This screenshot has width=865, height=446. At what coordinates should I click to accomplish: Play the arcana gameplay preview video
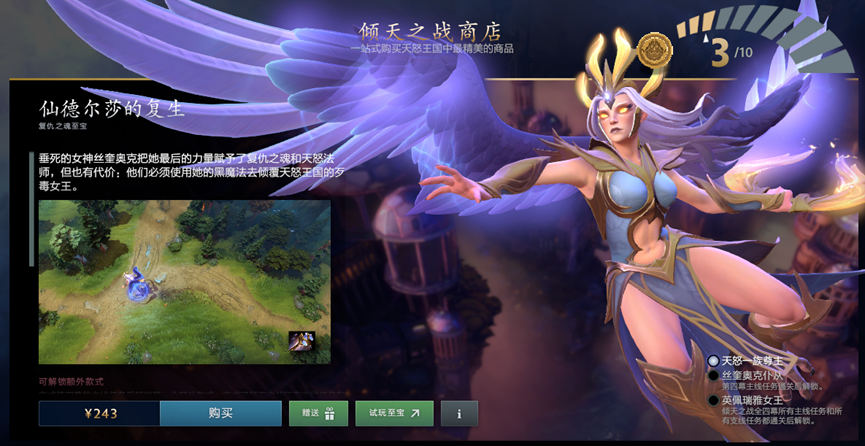(184, 281)
